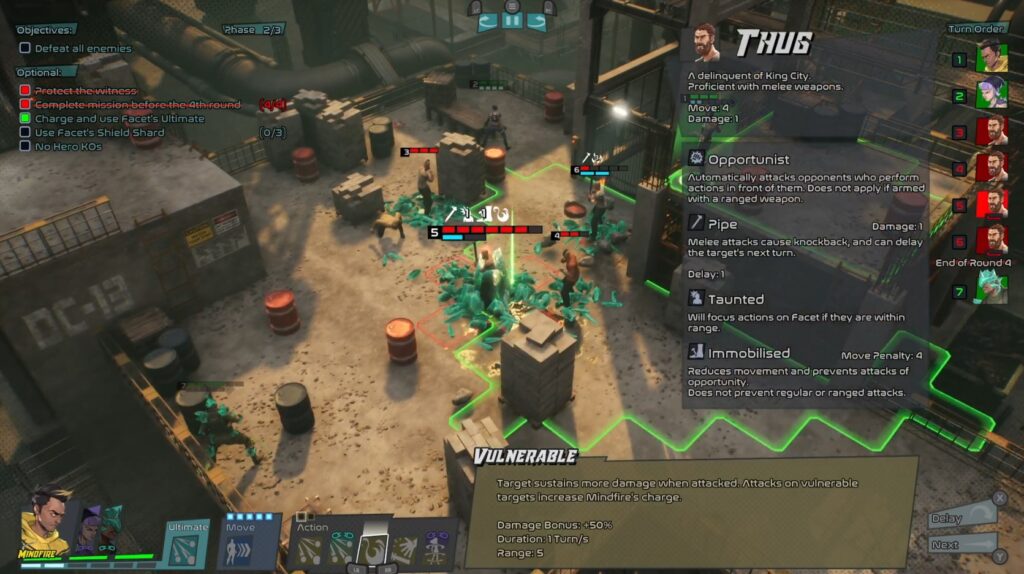Viewport: 1024px width, 574px height.
Task: Select the second Action ability with glasses symbol
Action: [x=341, y=552]
